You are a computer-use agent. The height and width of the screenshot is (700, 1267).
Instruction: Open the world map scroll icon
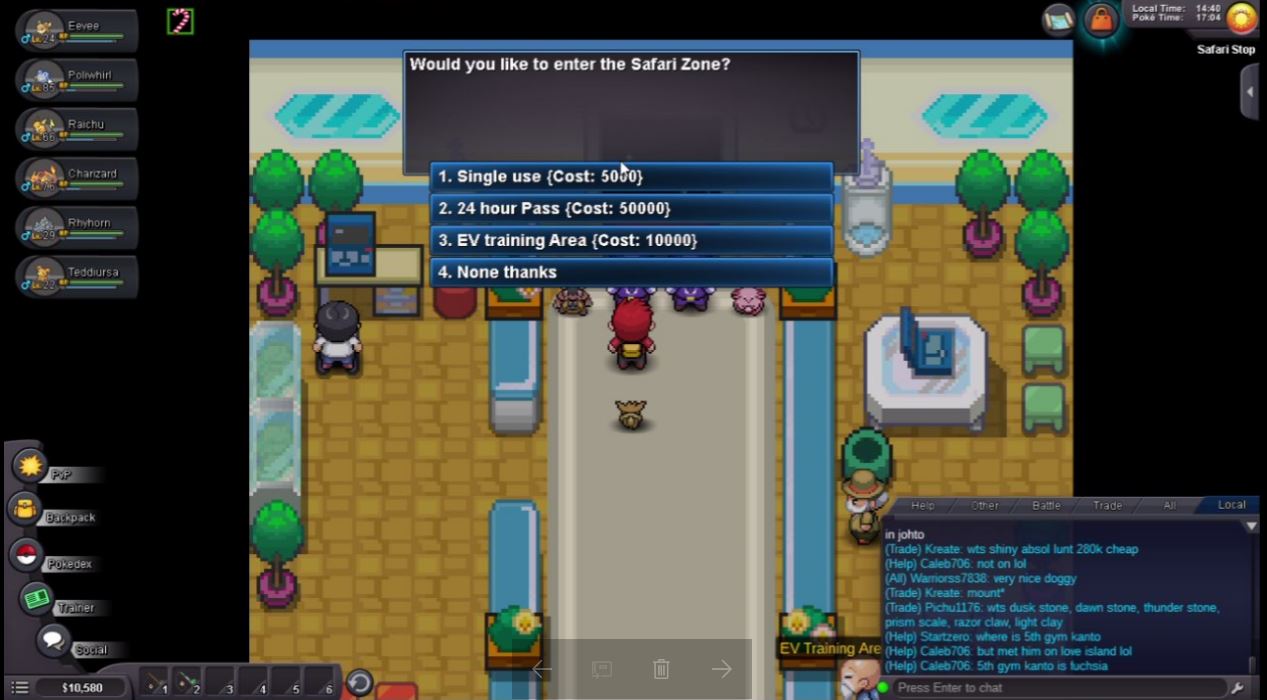1058,19
